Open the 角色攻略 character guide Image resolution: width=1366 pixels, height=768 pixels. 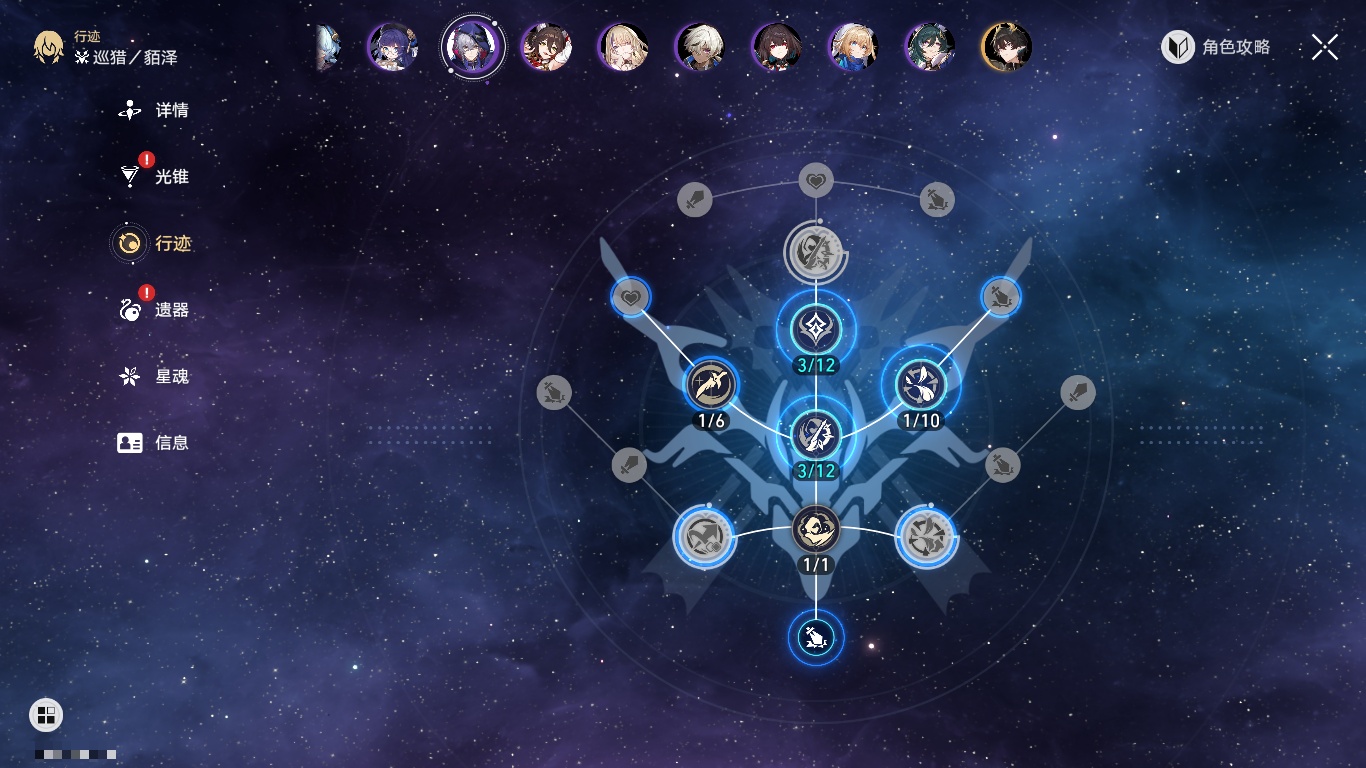(1216, 47)
